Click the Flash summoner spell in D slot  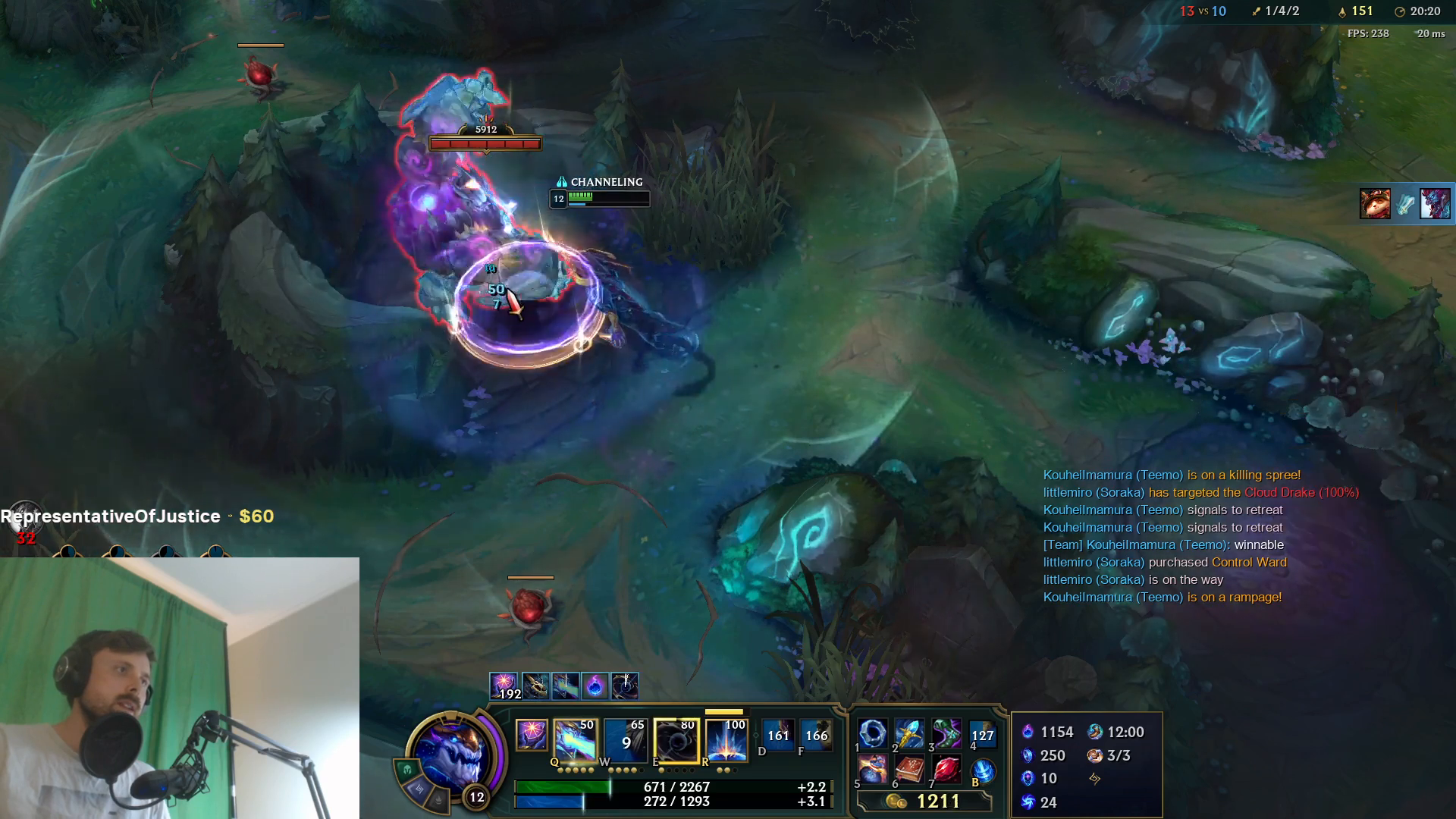click(779, 736)
